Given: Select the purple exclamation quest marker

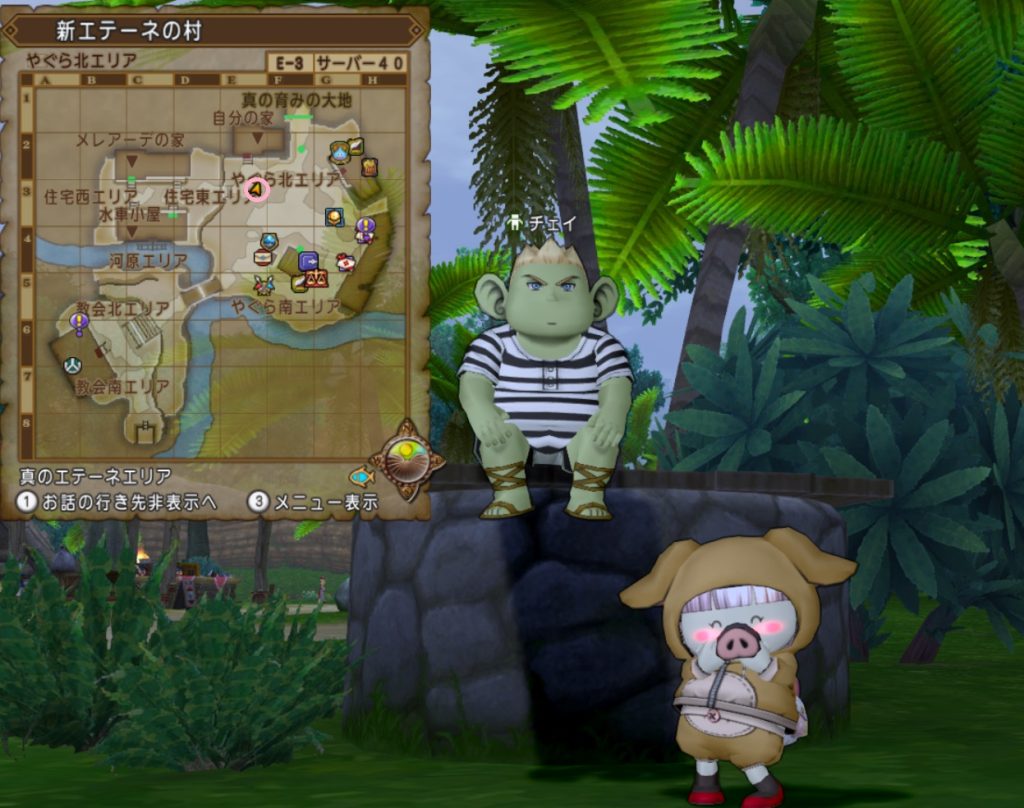Looking at the screenshot, I should tap(79, 322).
